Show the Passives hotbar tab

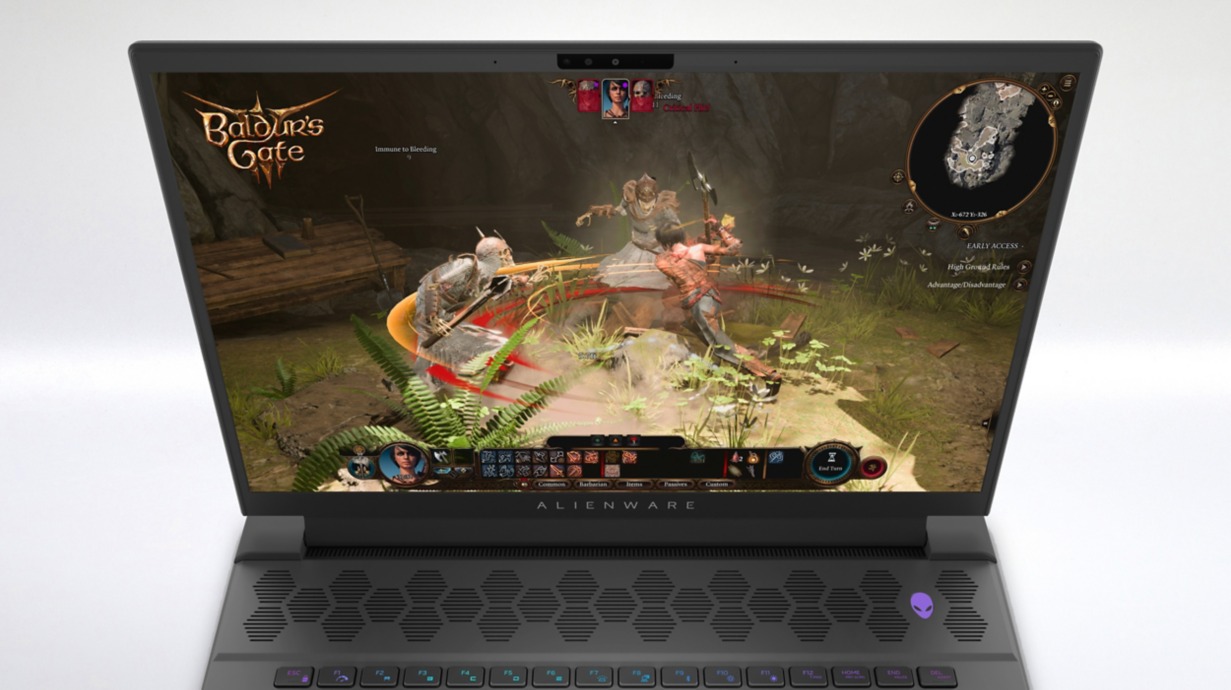click(675, 484)
